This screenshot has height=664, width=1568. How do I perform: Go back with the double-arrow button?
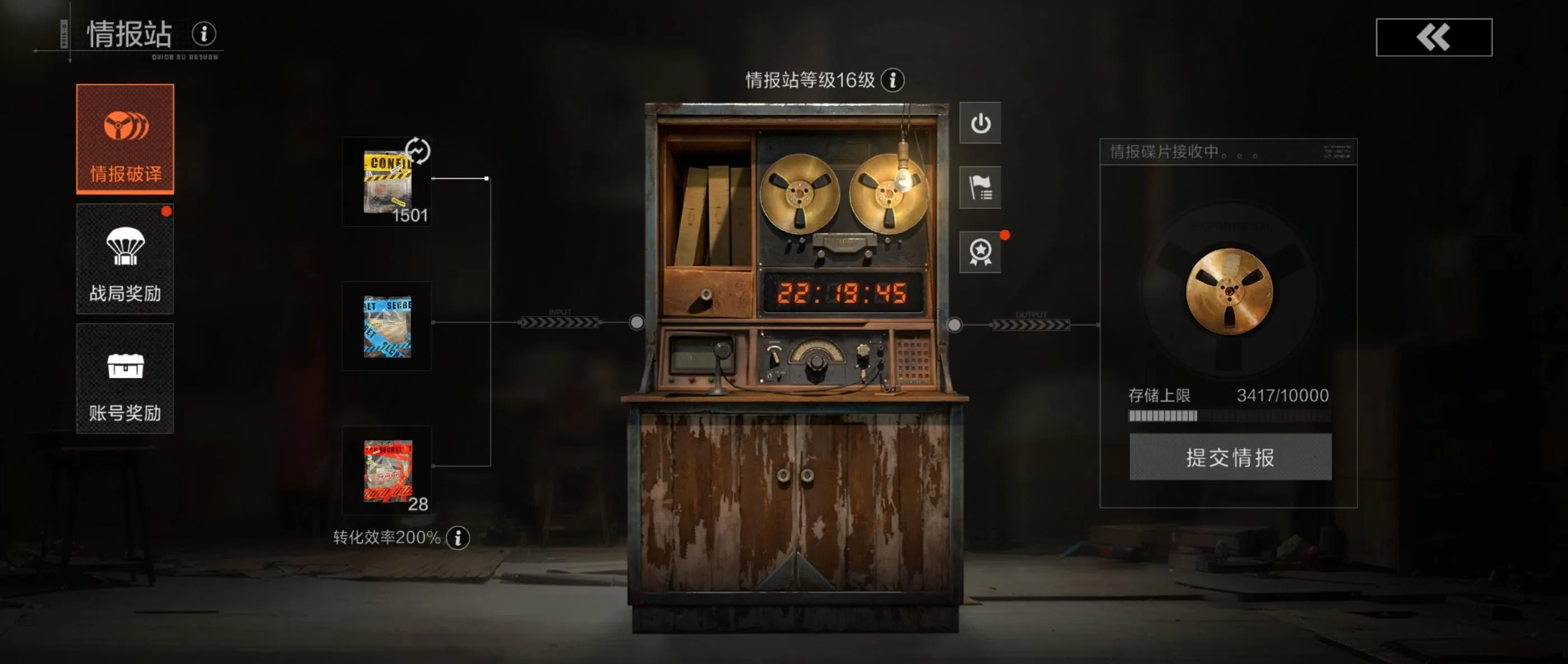coord(1434,37)
